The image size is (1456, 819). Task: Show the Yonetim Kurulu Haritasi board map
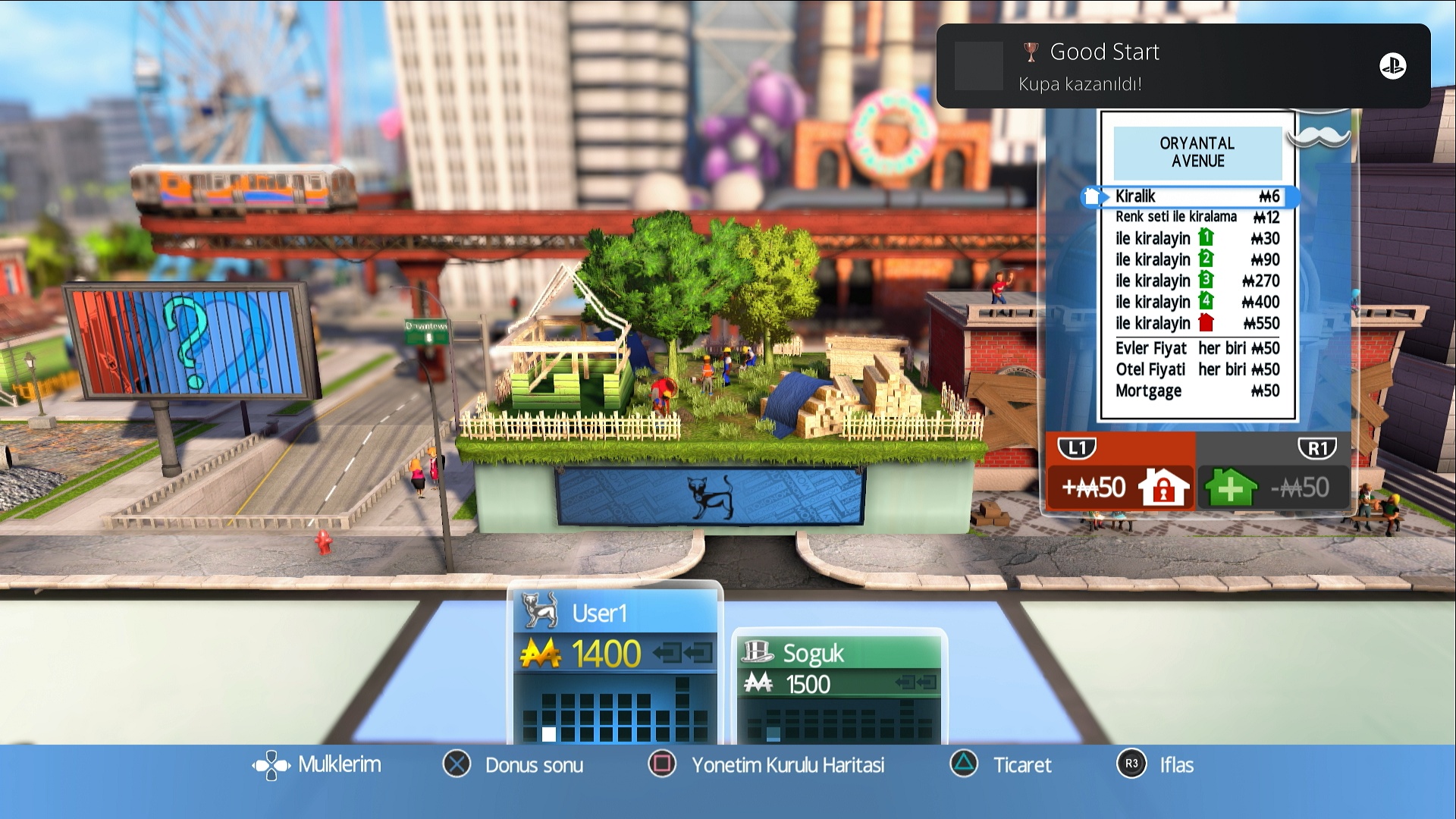pos(767,764)
